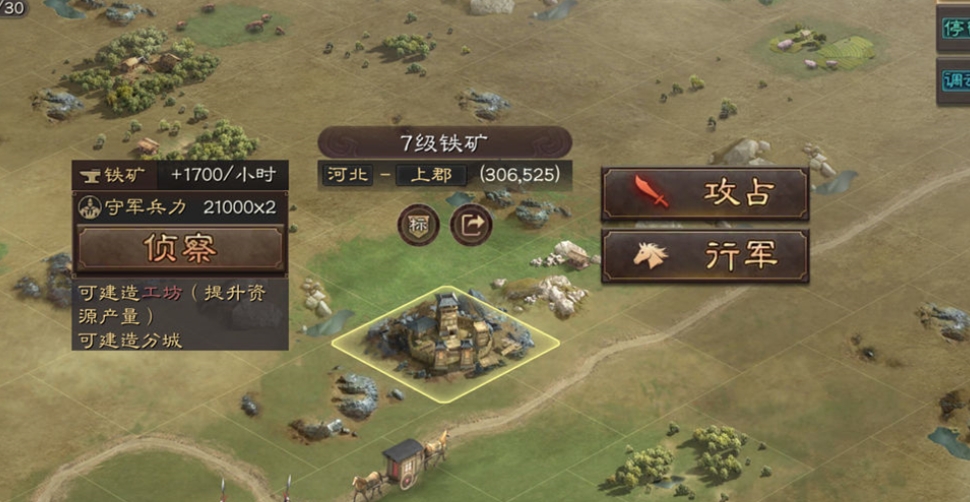
Task: Mark this tile with the 标 icon
Action: click(418, 225)
